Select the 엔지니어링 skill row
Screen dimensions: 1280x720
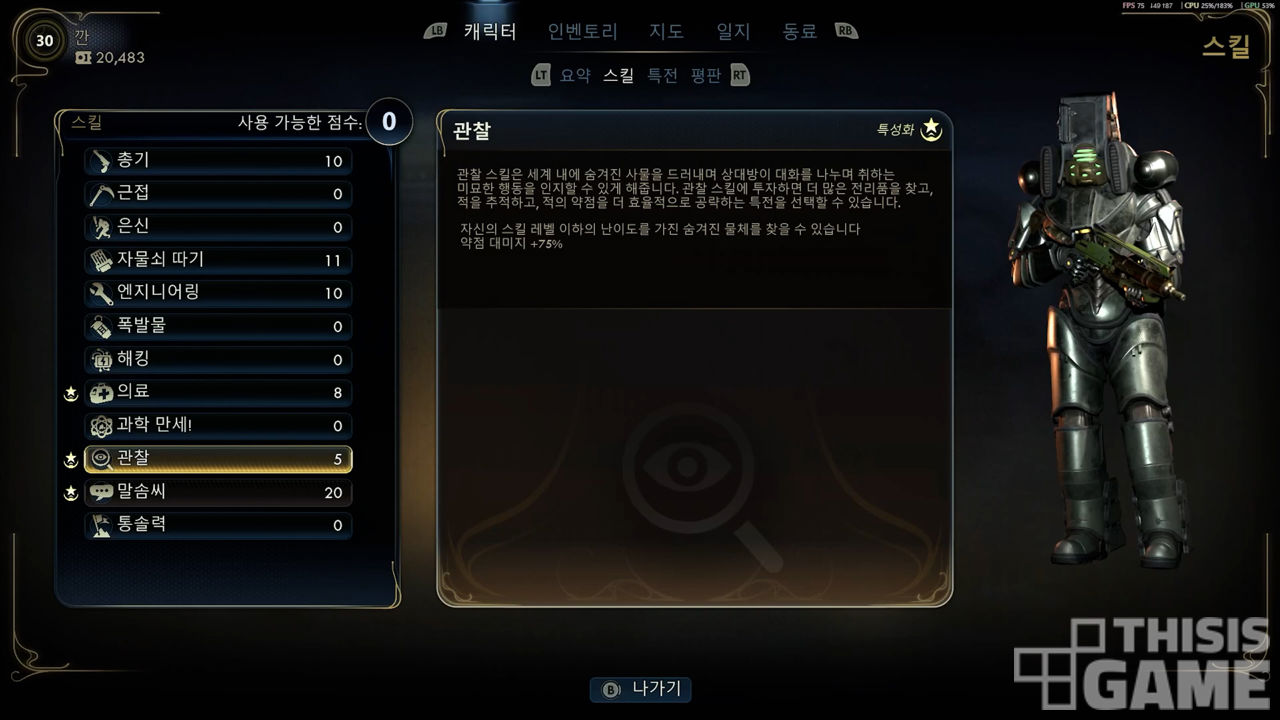tap(218, 293)
